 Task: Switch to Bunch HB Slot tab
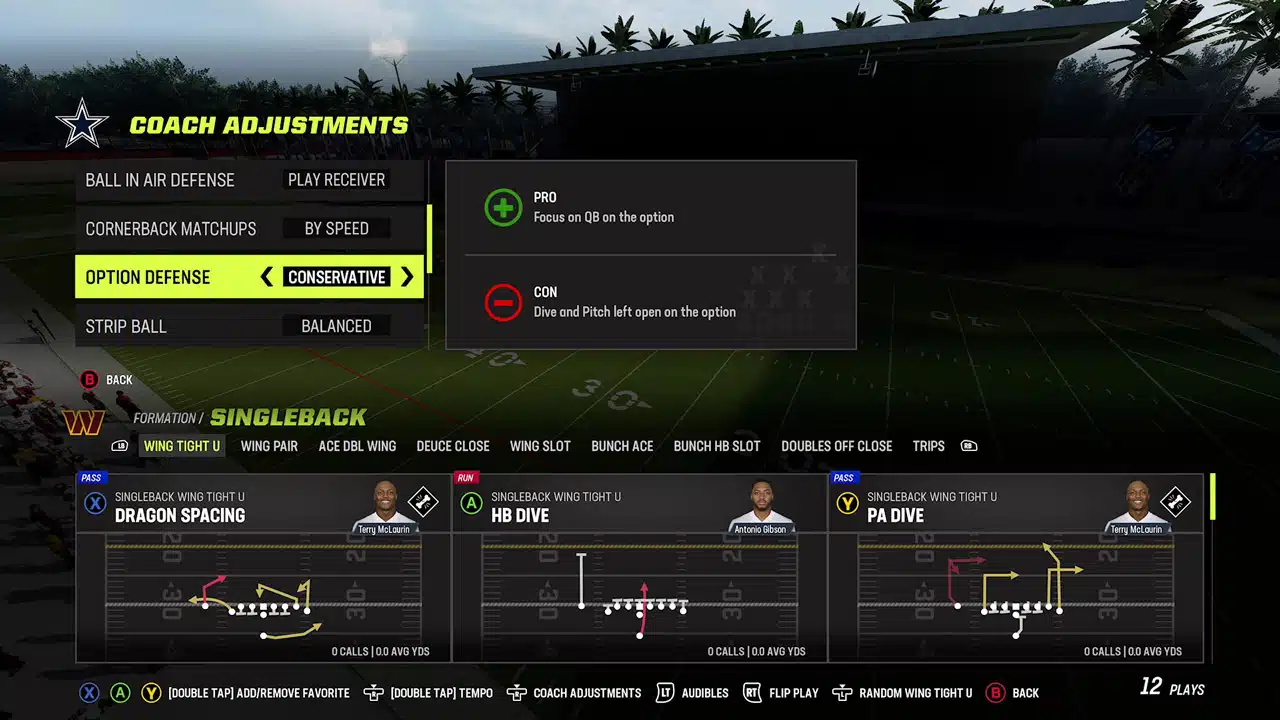tap(717, 446)
